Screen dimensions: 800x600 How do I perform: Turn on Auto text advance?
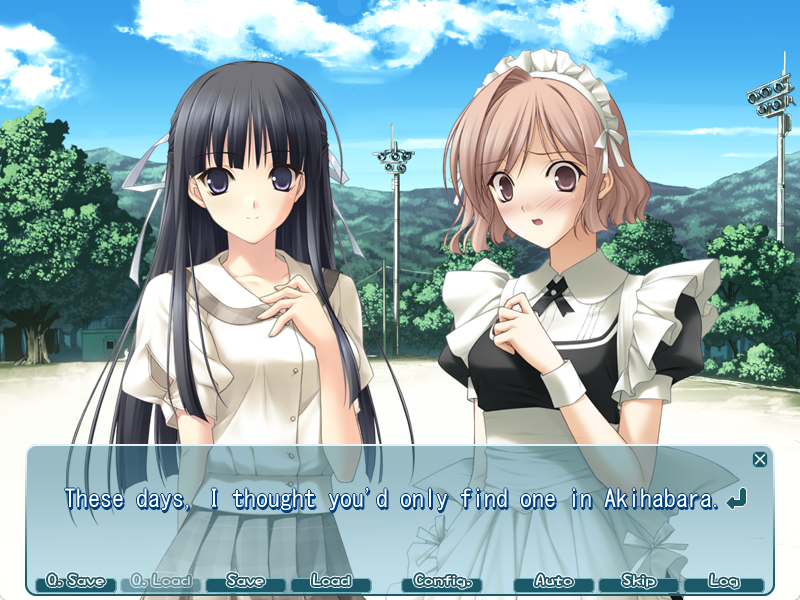point(553,581)
